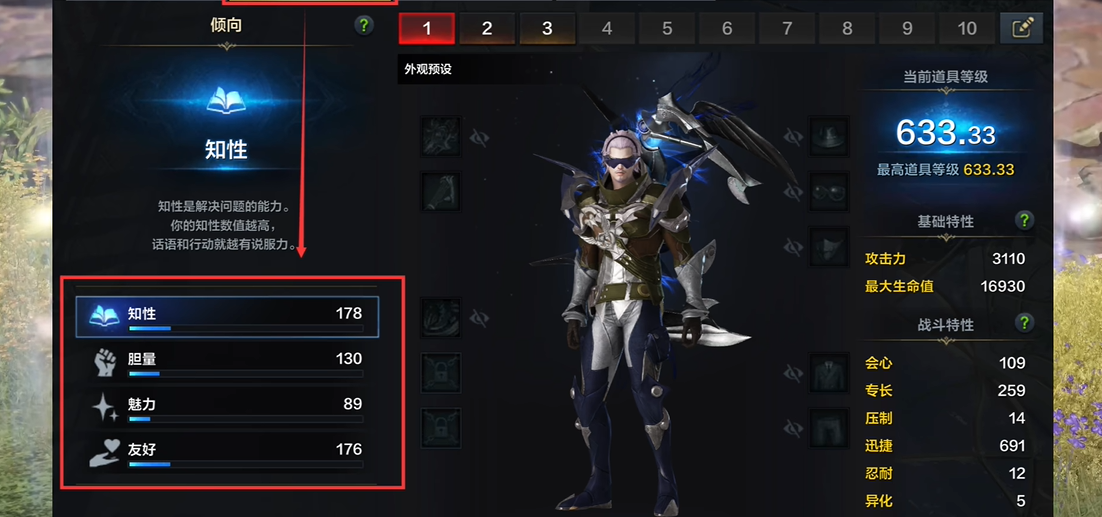Select the 知性 tendency row
This screenshot has width=1102, height=517.
228,314
